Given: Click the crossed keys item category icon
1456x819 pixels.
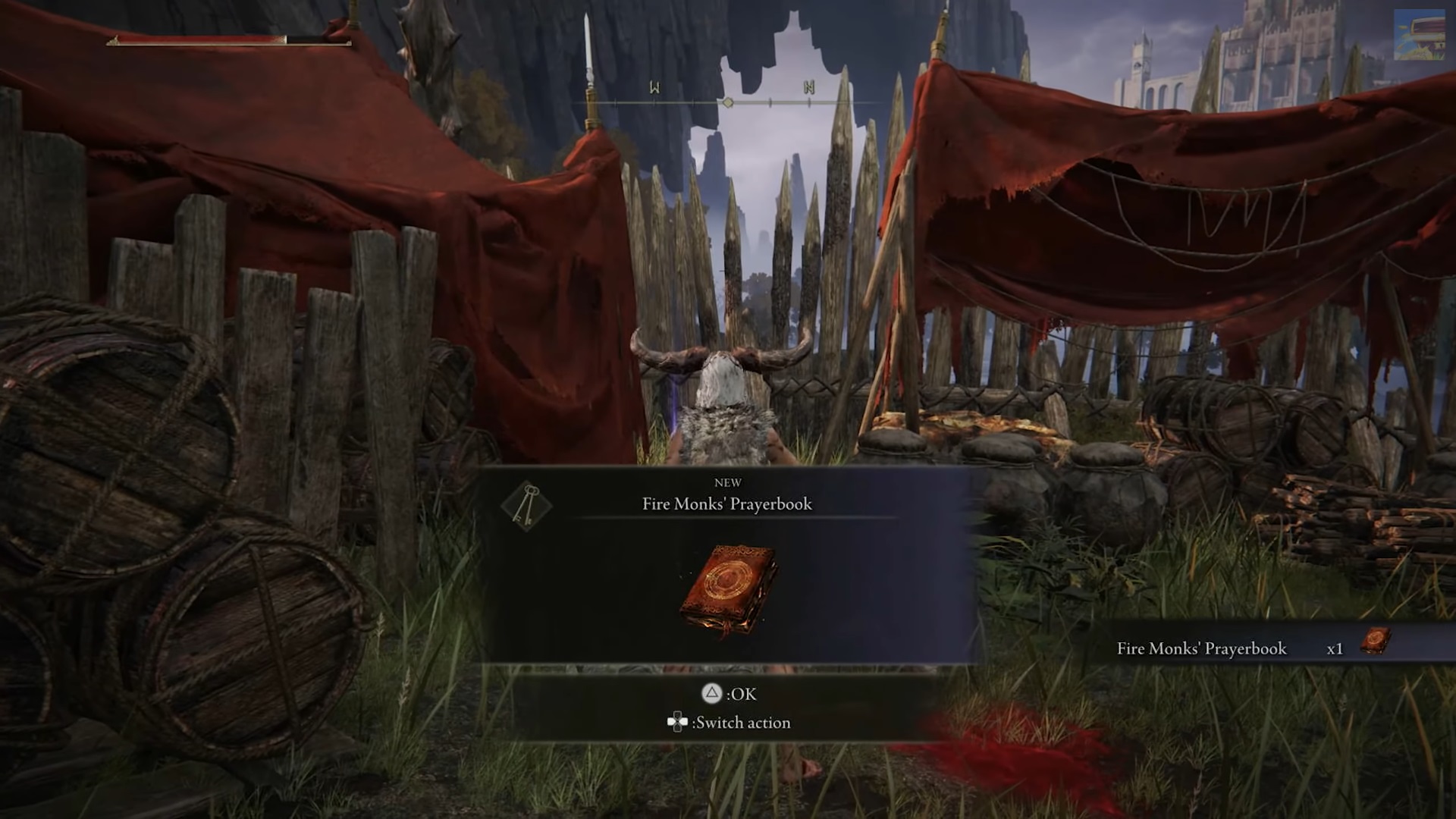Looking at the screenshot, I should point(526,504).
